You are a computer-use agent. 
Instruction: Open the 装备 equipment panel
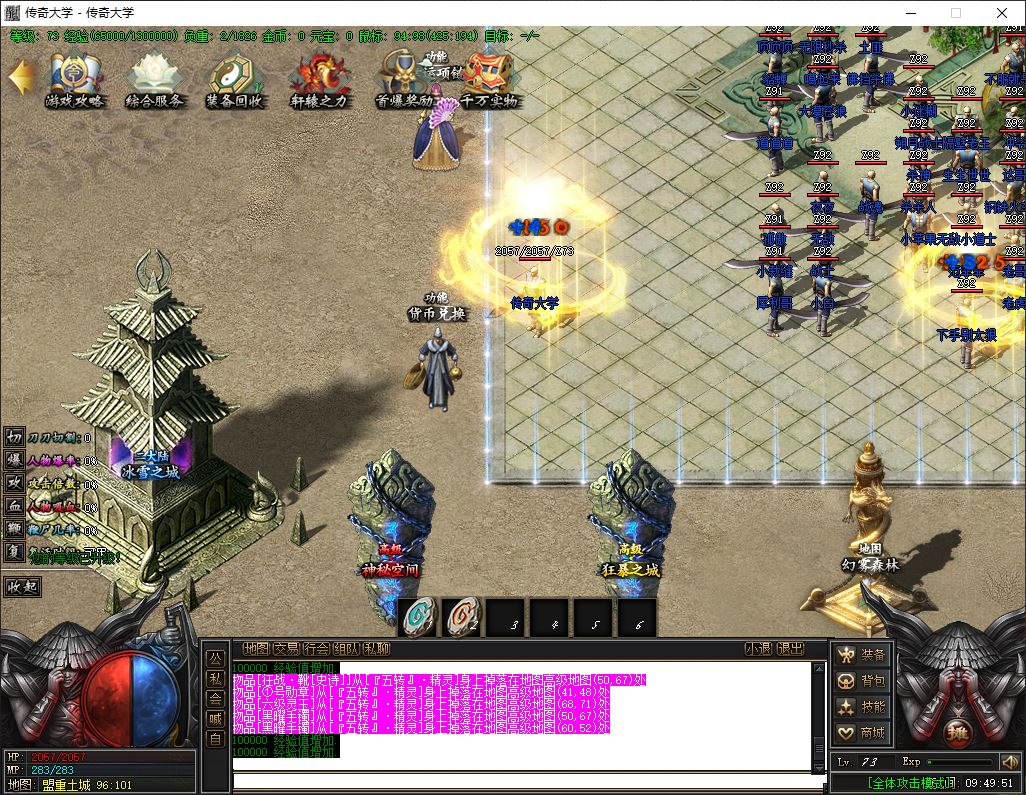(x=863, y=655)
